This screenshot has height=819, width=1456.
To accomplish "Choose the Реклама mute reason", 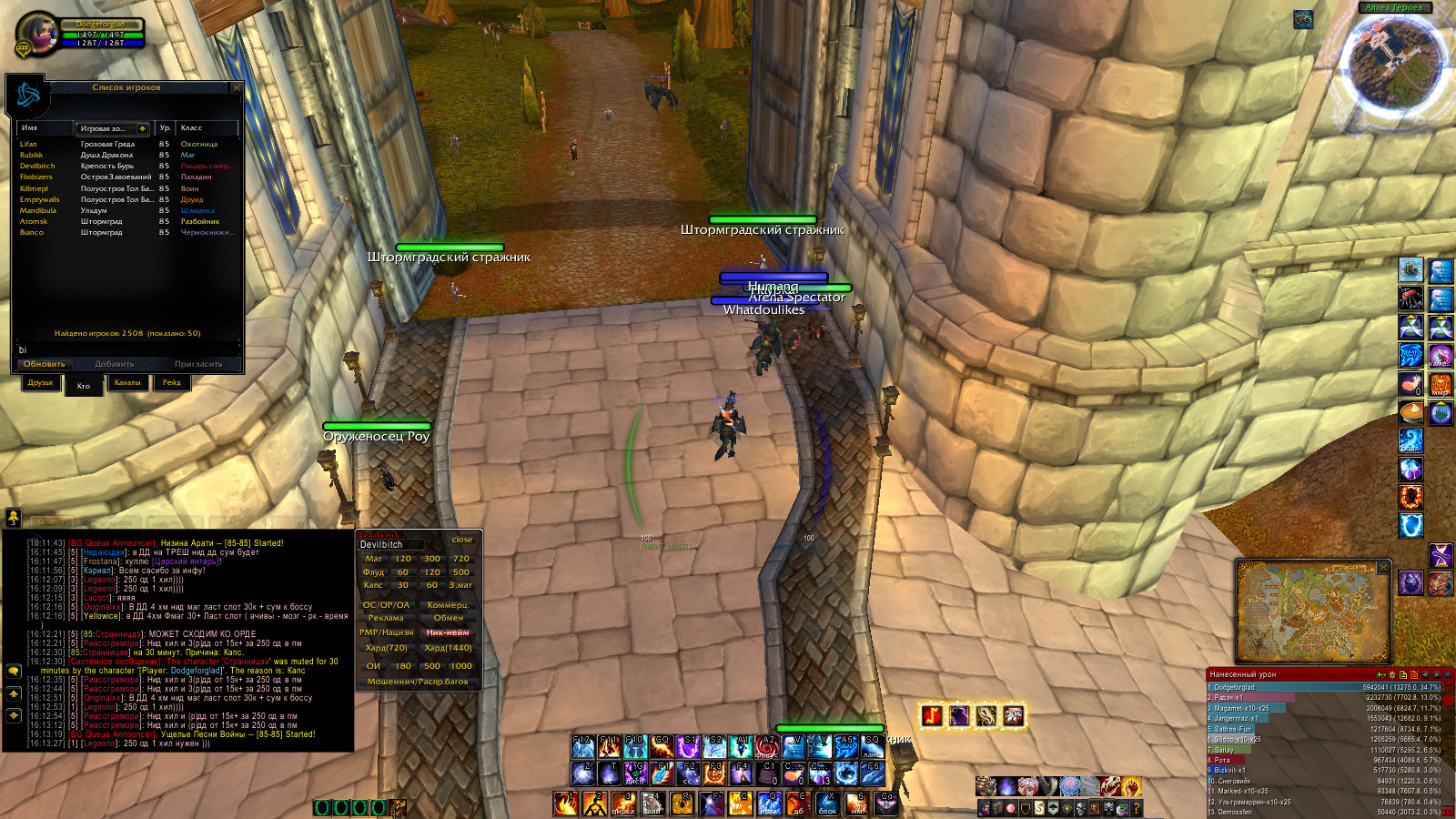I will point(386,618).
